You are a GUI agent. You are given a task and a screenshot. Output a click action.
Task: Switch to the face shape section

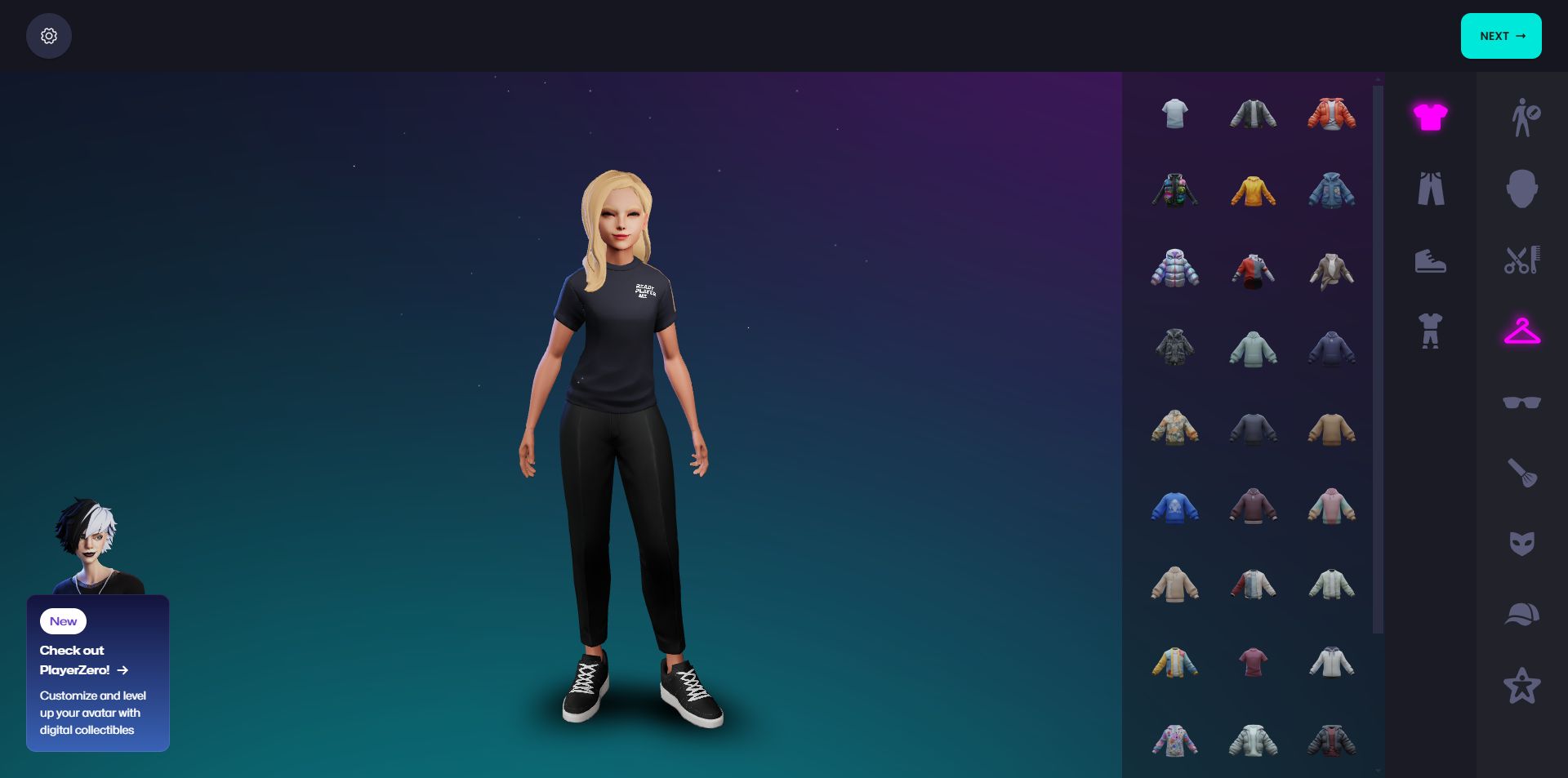pyautogui.click(x=1522, y=189)
